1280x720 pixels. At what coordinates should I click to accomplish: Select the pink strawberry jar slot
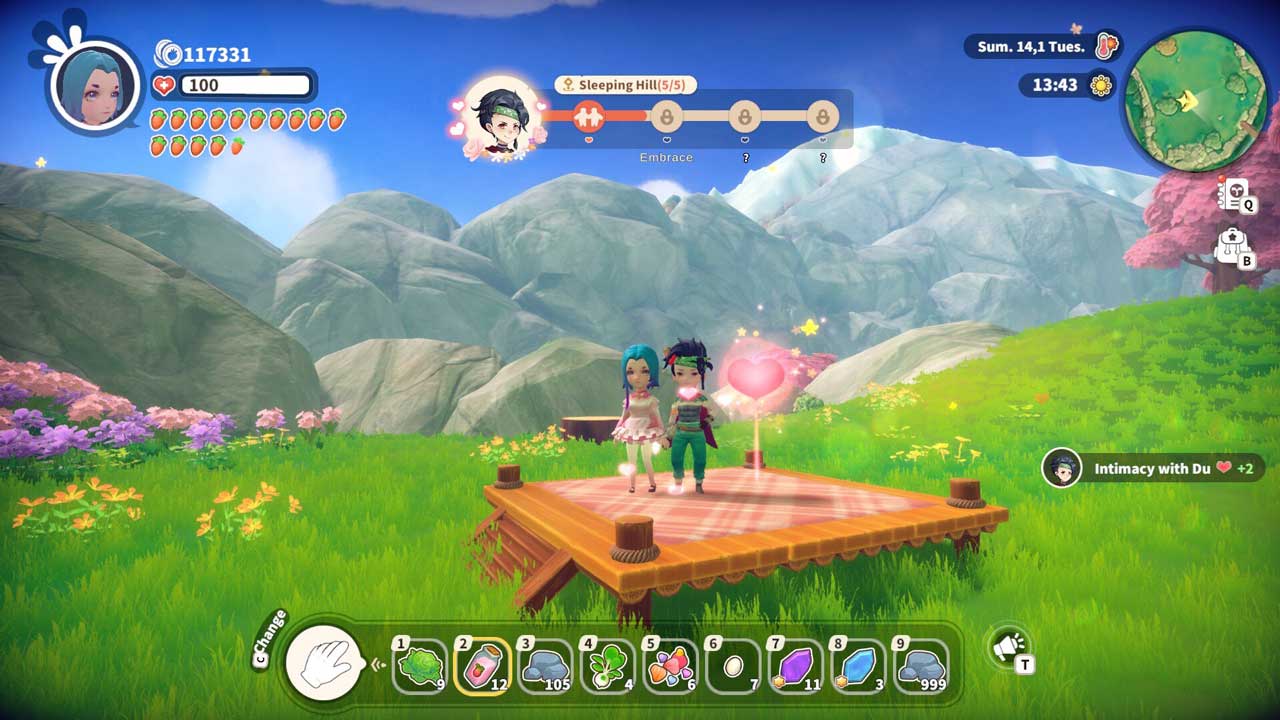(481, 665)
